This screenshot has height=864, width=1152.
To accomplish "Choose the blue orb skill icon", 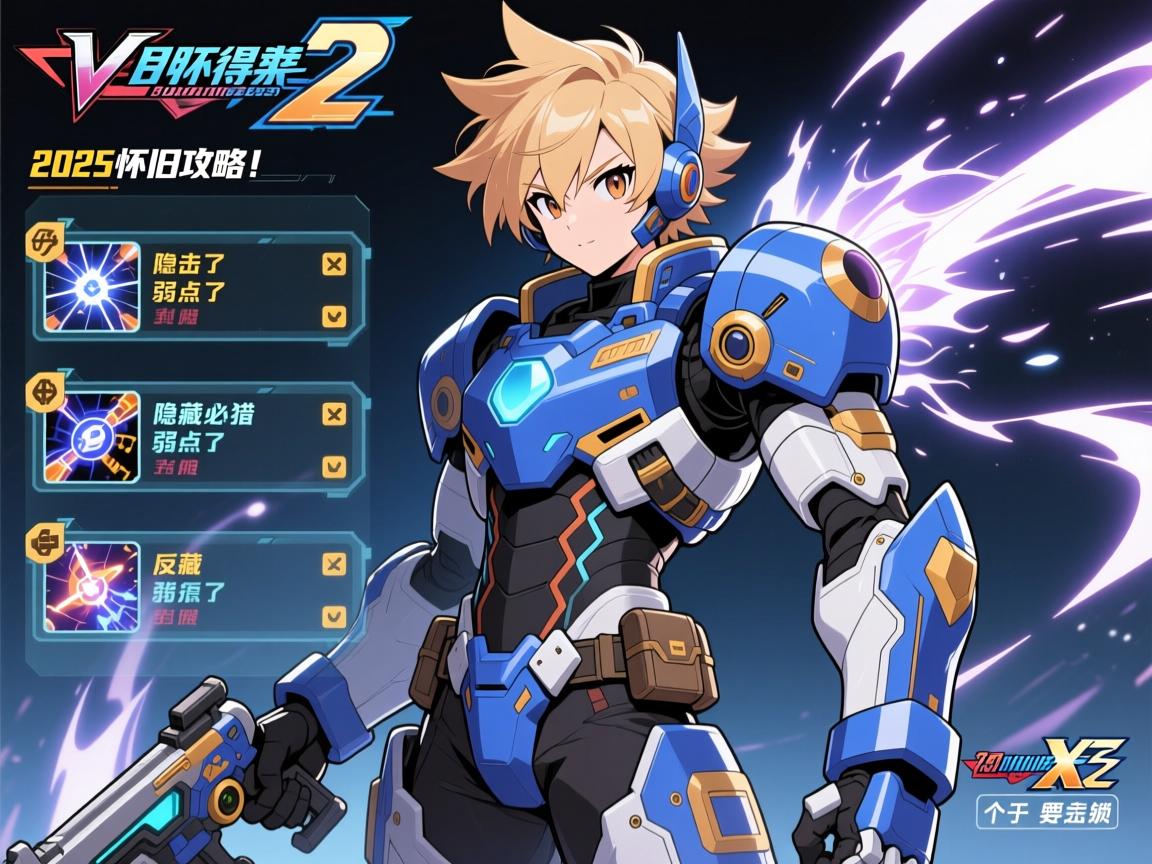I will 92,437.
